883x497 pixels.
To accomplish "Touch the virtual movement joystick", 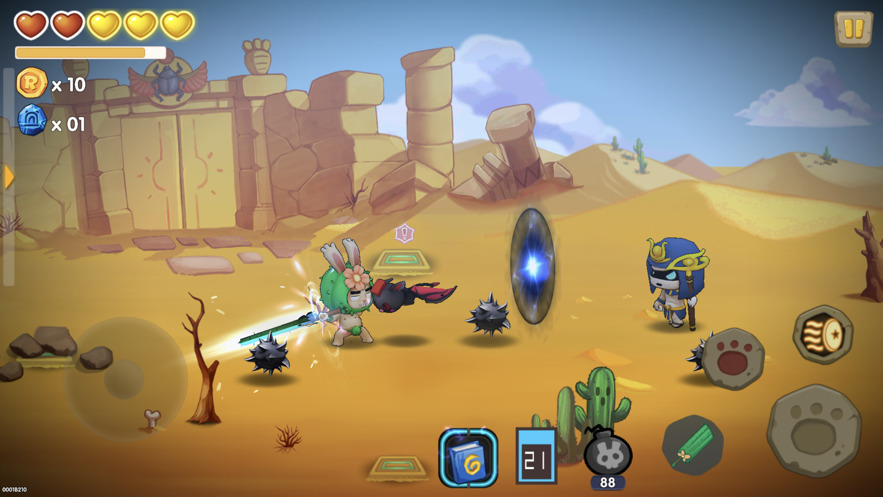I will 126,379.
